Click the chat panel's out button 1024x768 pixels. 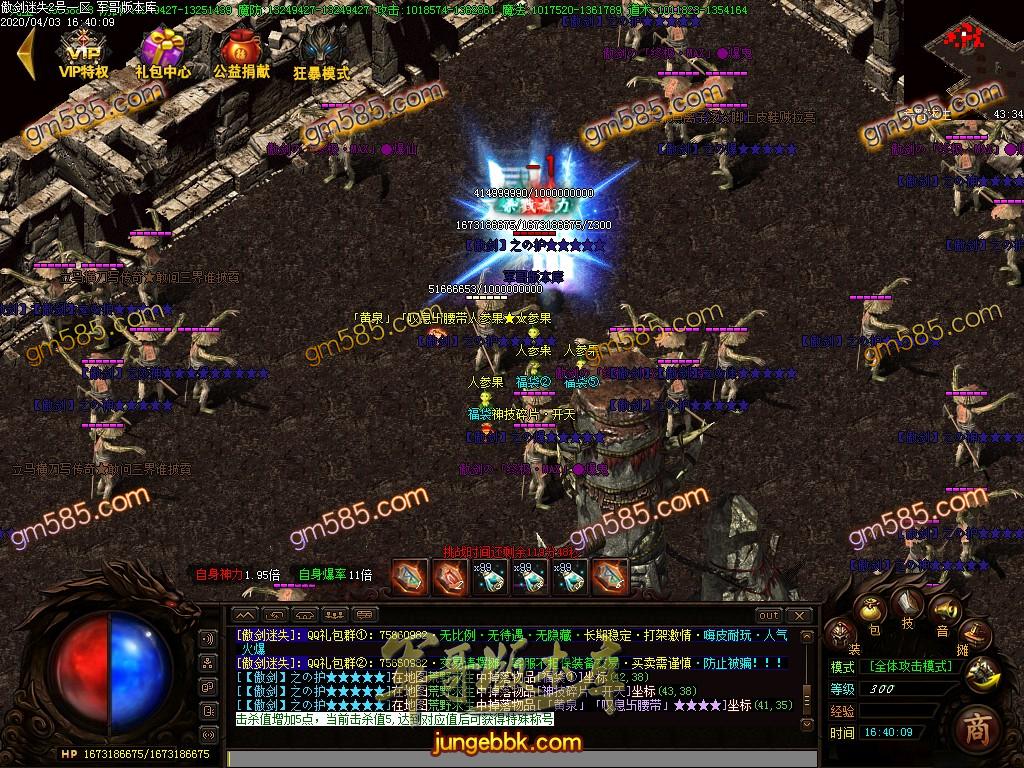coord(768,615)
